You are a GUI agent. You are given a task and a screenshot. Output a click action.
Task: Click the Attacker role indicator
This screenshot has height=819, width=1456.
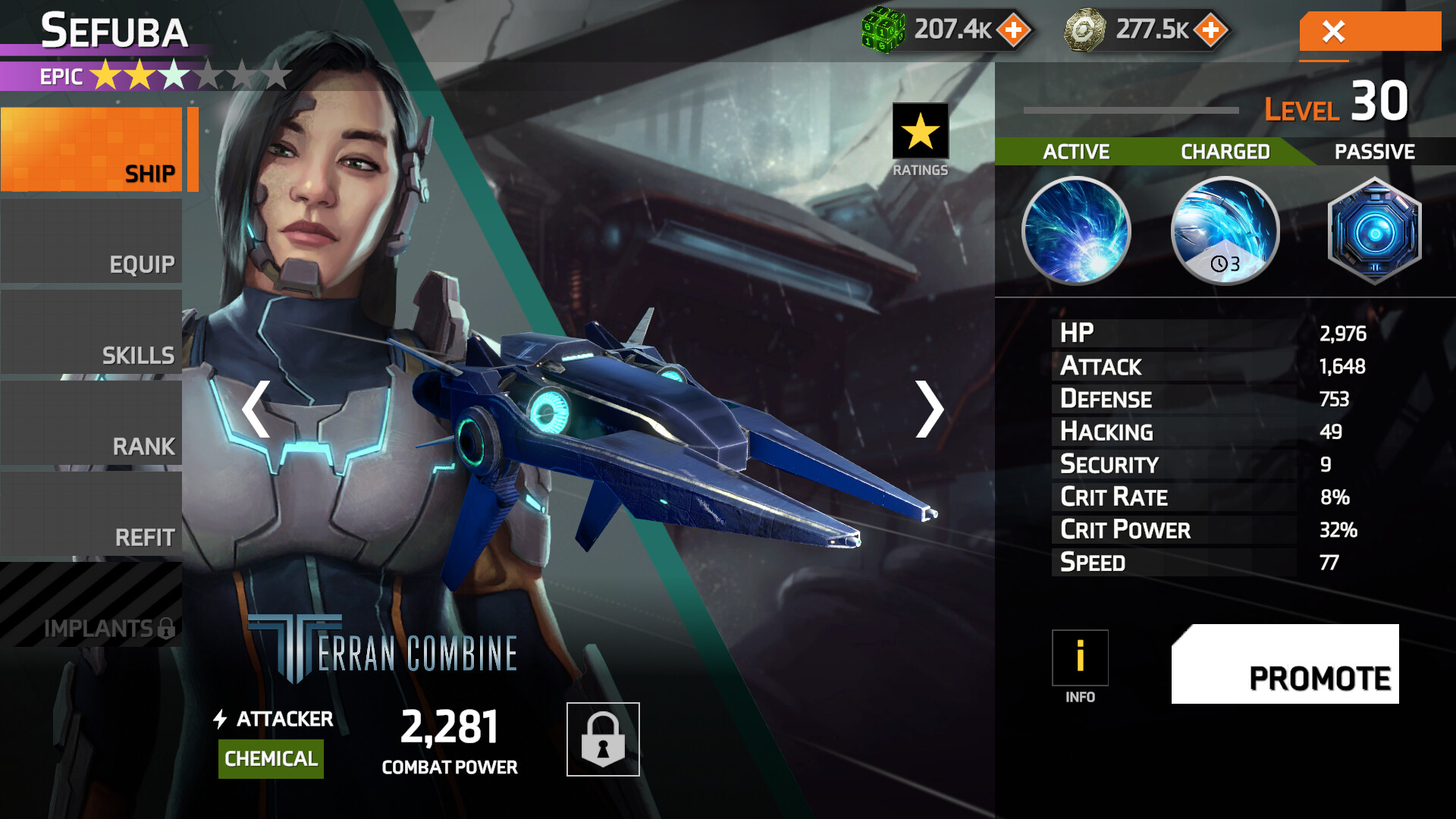pos(275,718)
